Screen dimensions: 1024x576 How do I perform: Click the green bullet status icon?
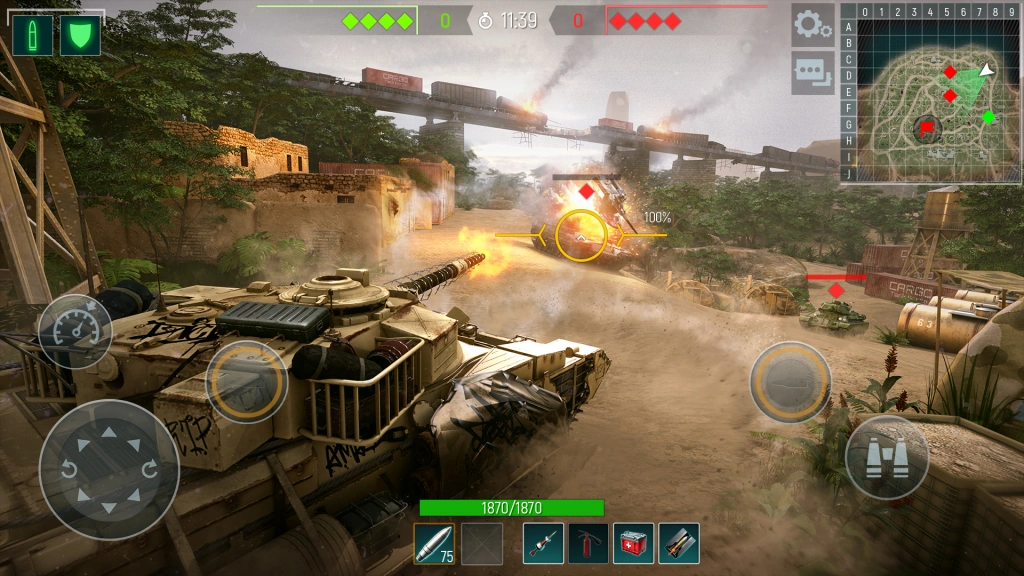32,36
